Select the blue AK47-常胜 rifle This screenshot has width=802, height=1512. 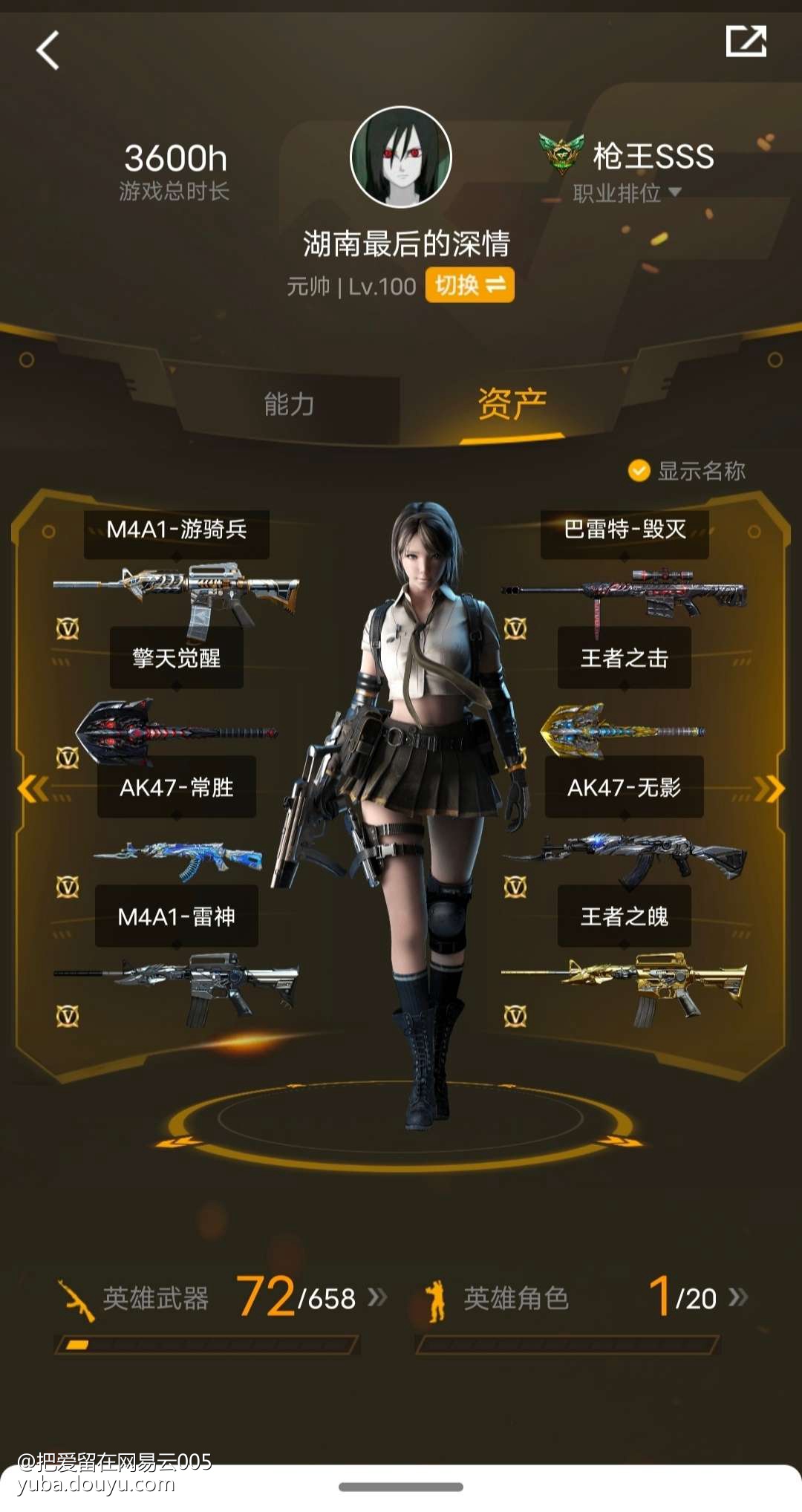(177, 861)
